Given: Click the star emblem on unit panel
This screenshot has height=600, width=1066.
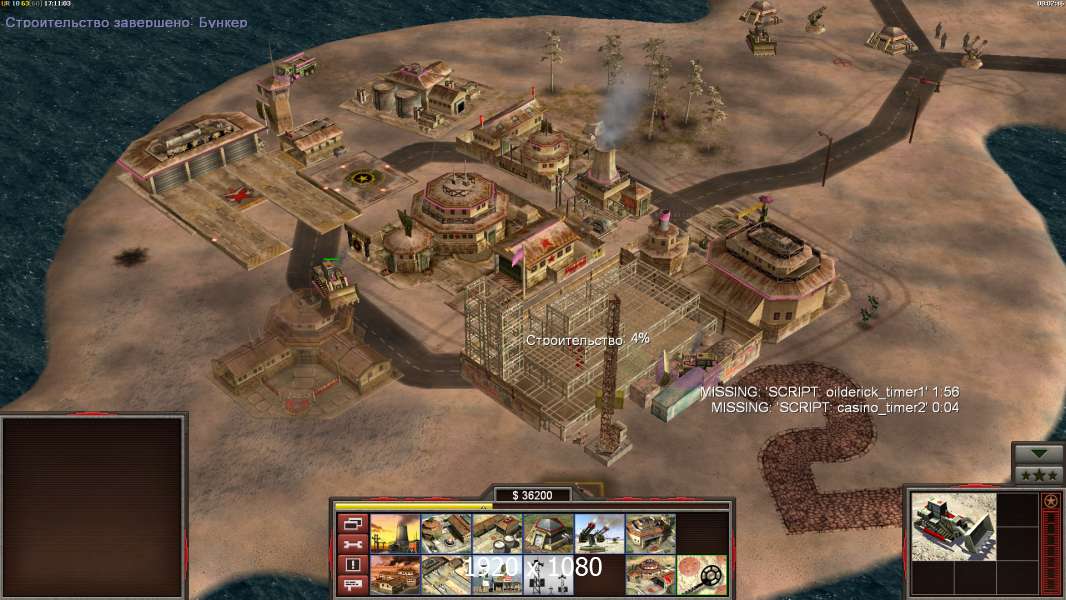Looking at the screenshot, I should point(1050,501).
